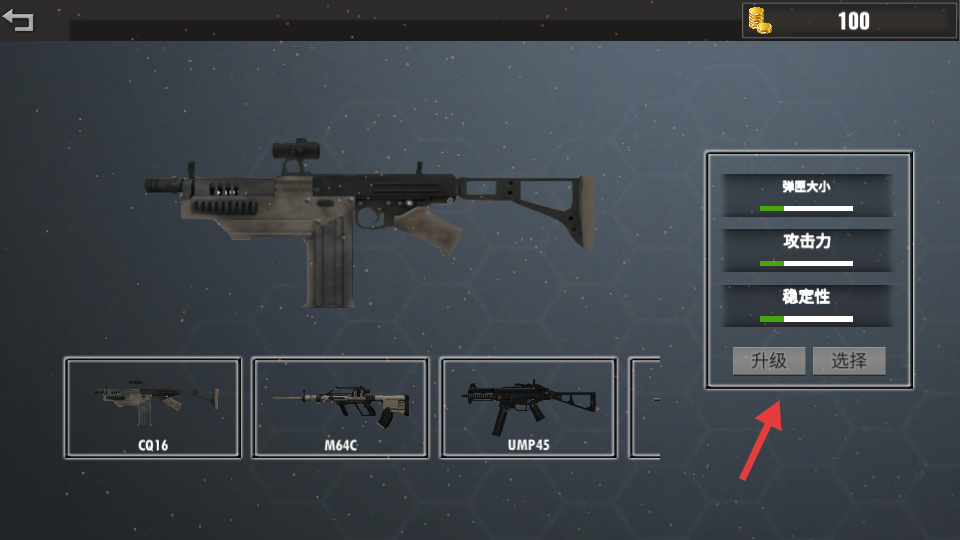Click the 升级 upgrade button

(769, 361)
